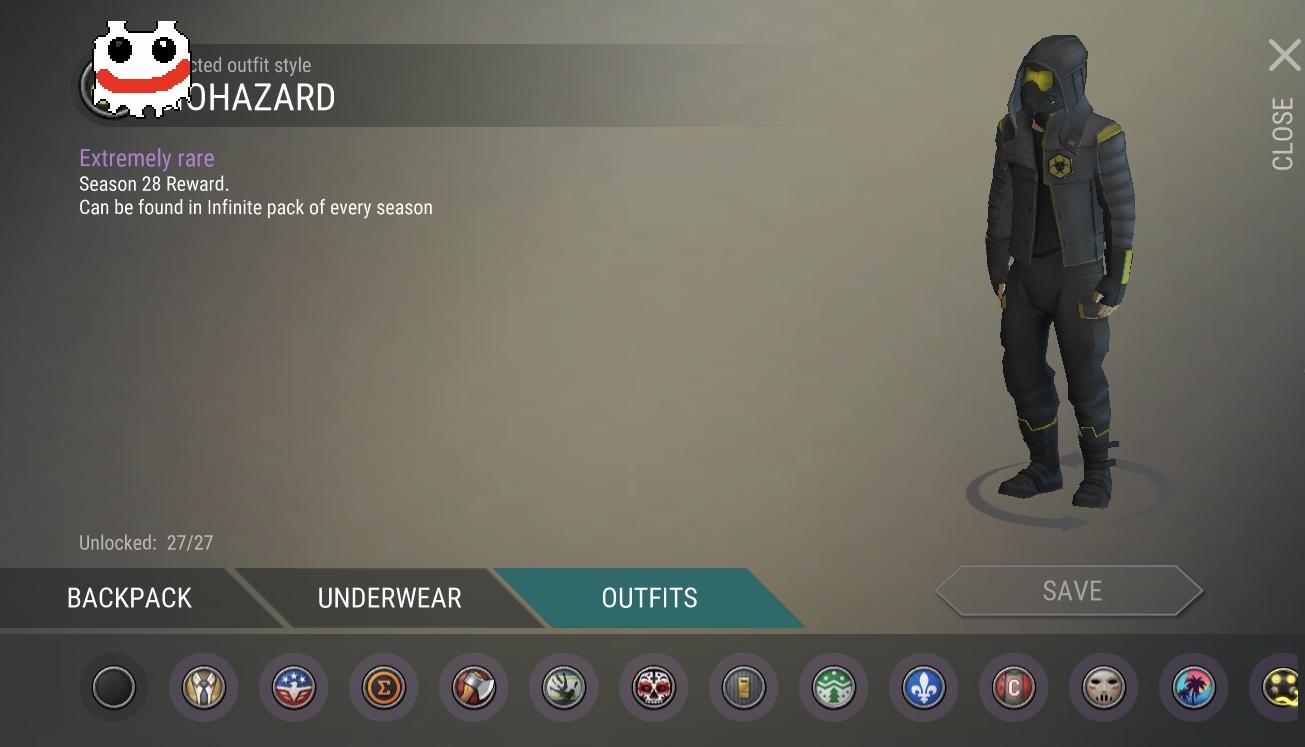The height and width of the screenshot is (747, 1305).
Task: Pick the green Christmas tree sweater outfit
Action: (834, 688)
